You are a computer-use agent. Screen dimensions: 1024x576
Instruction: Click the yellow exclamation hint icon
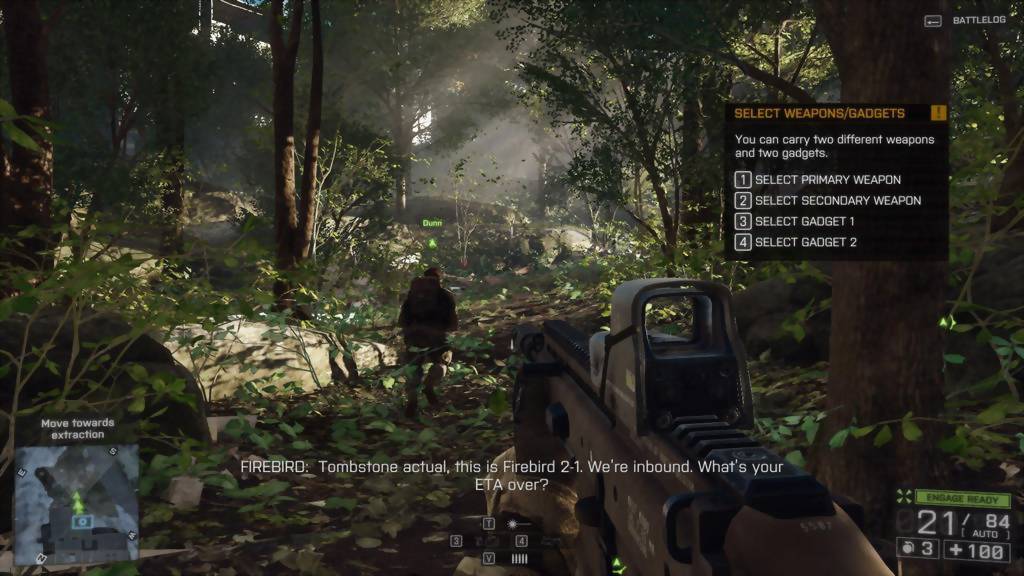pyautogui.click(x=938, y=113)
